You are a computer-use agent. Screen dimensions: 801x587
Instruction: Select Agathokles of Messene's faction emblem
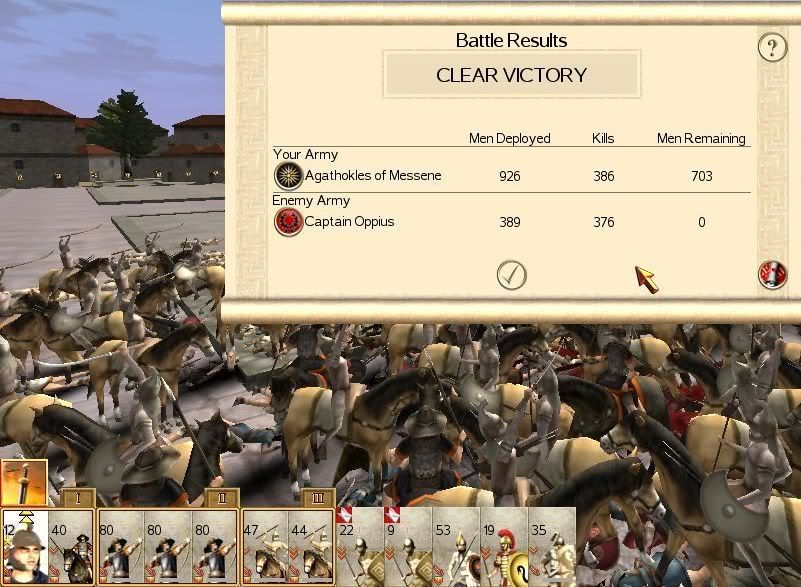coord(288,176)
